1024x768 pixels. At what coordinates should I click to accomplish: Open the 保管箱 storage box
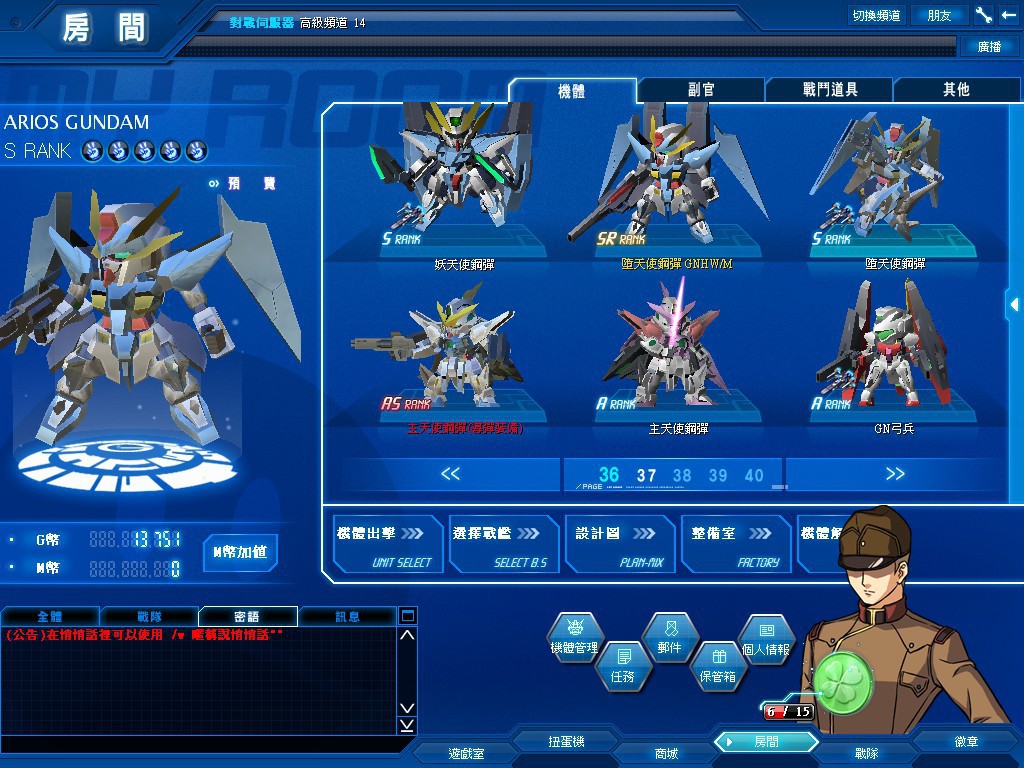click(717, 664)
